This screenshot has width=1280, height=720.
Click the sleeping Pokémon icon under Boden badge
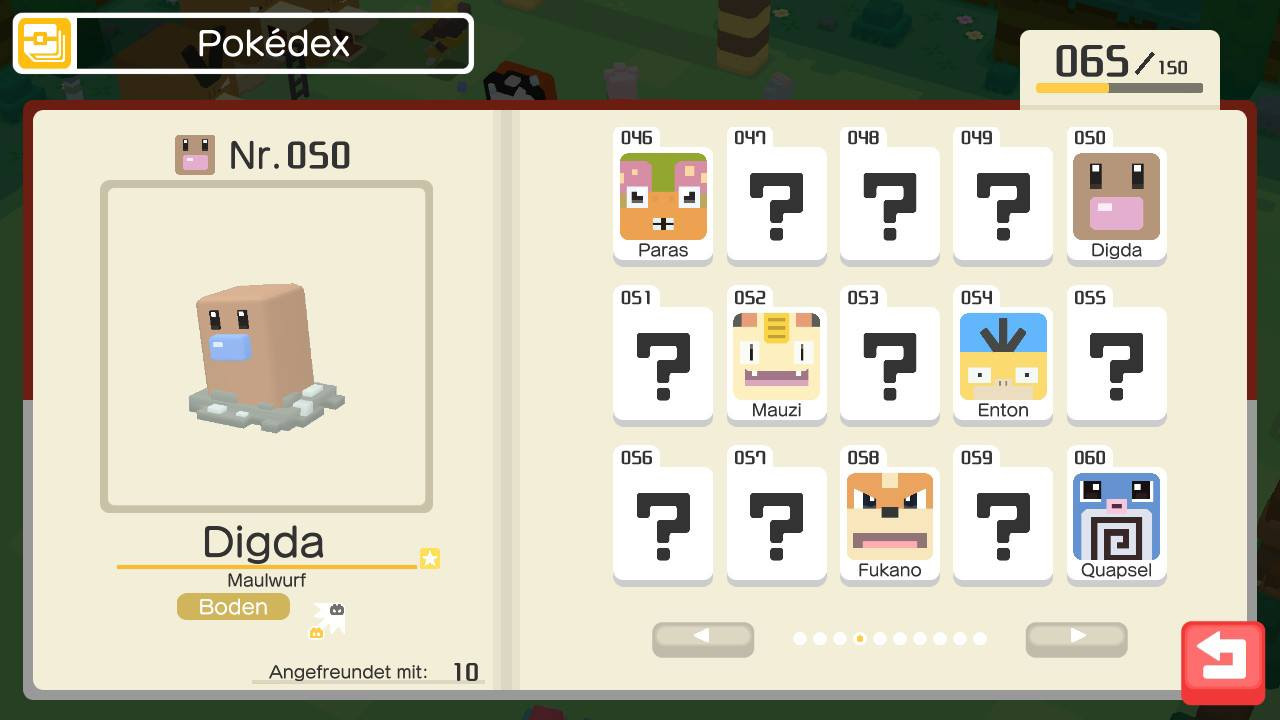pos(330,615)
